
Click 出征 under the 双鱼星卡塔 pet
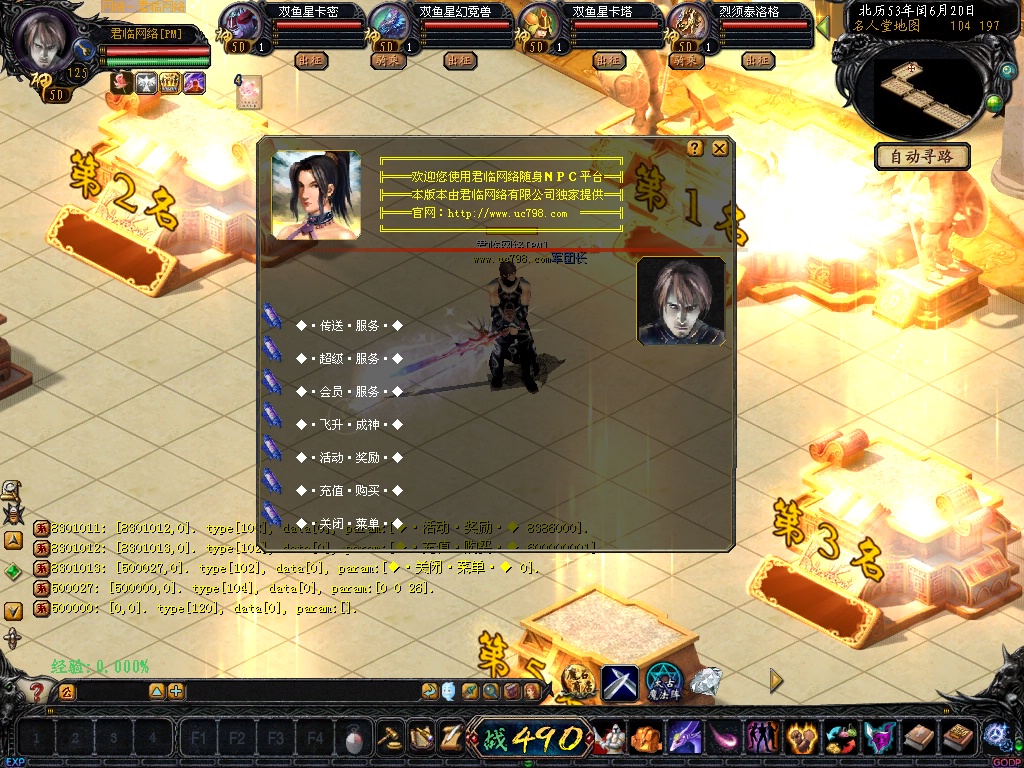pos(608,61)
